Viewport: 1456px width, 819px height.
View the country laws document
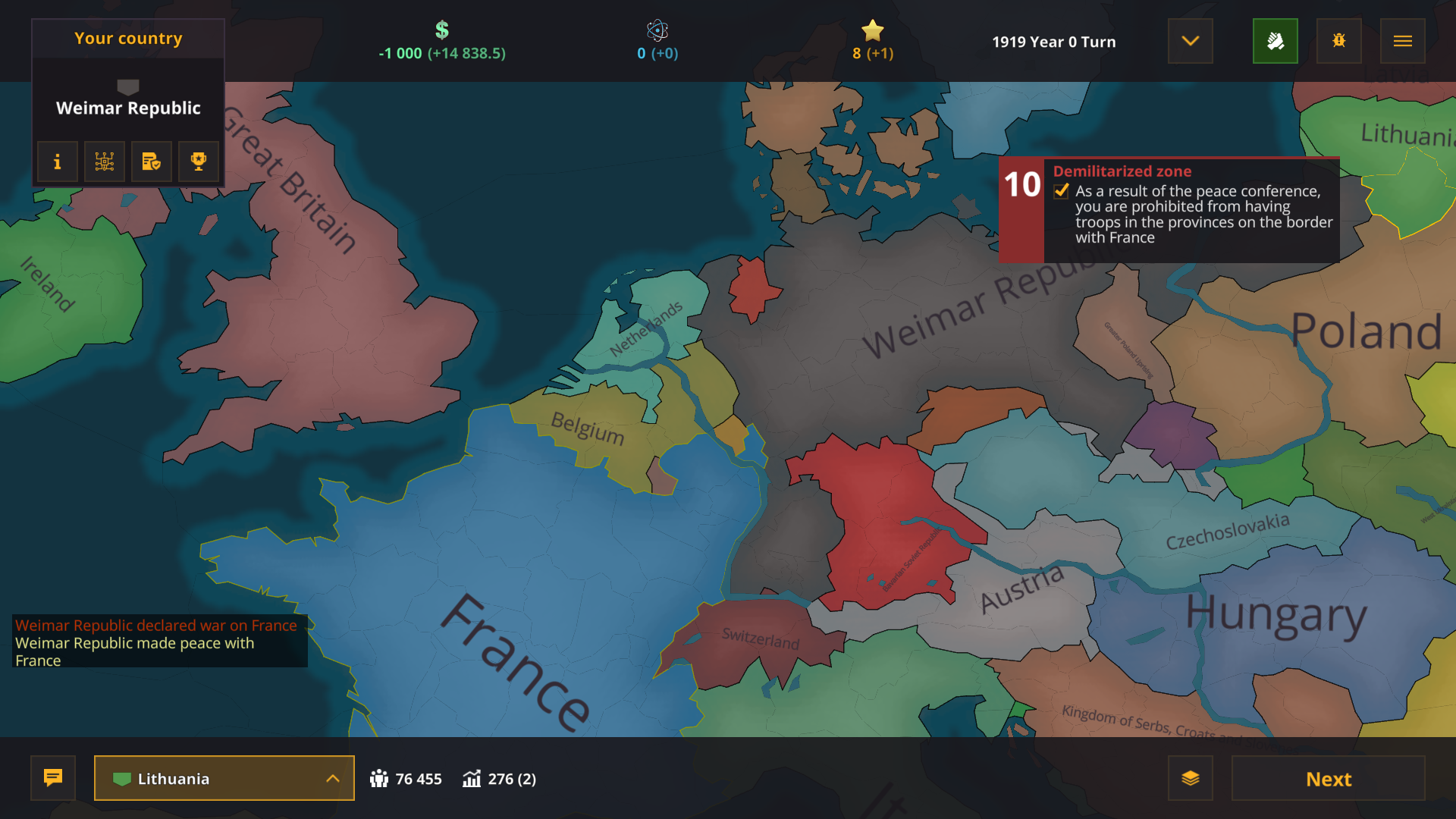[151, 162]
